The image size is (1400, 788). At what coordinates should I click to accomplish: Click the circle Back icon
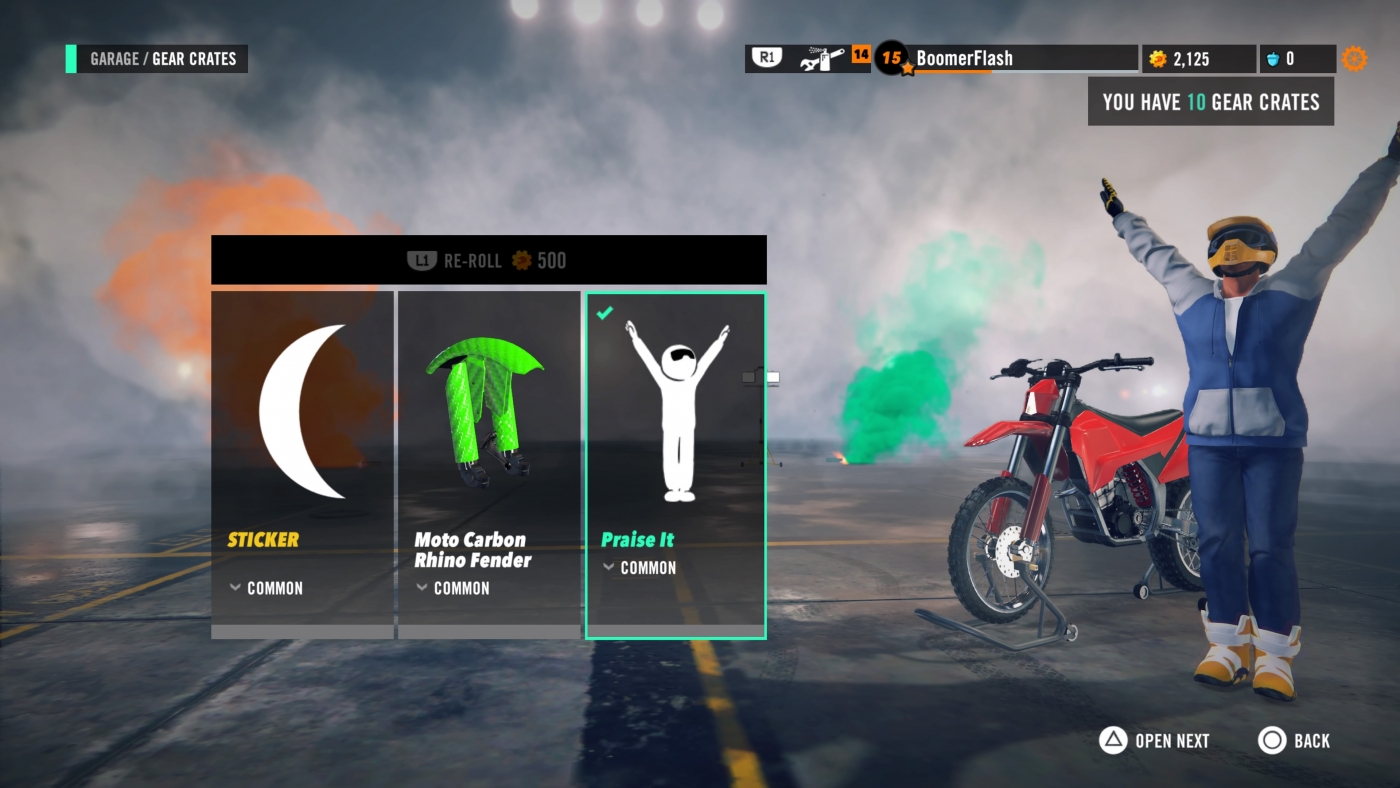[1272, 741]
